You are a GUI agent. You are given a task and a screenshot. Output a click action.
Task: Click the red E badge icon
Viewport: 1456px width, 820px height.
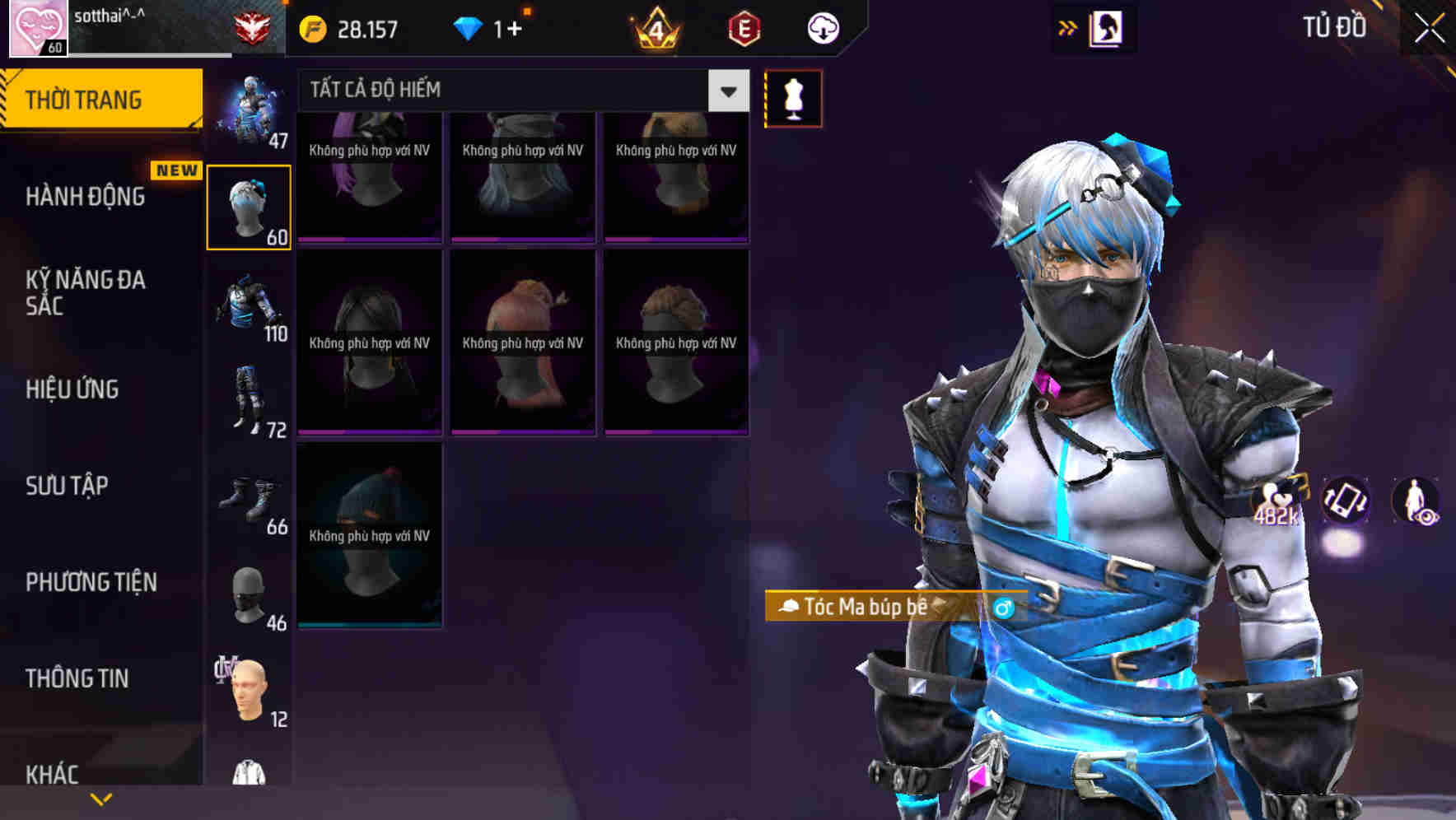pyautogui.click(x=744, y=27)
